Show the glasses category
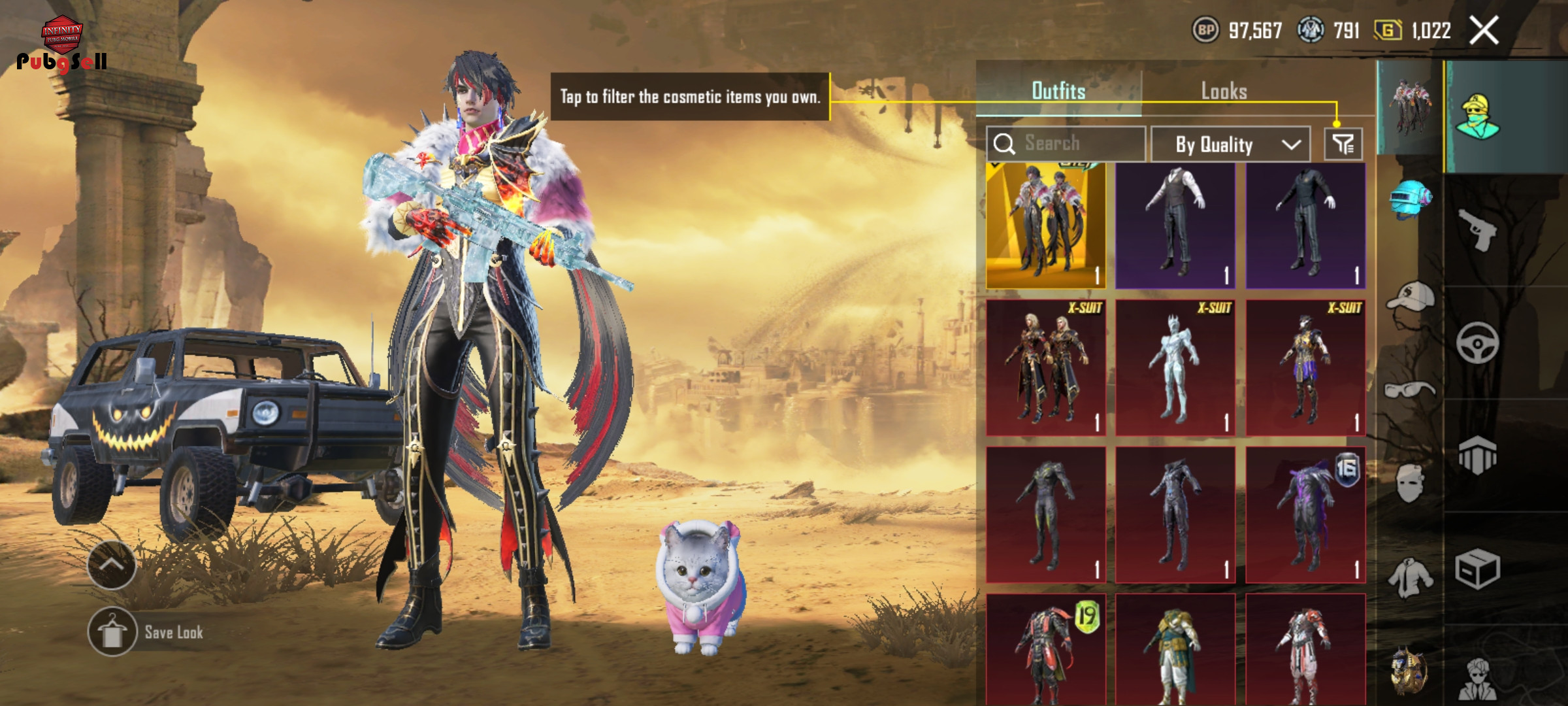This screenshot has width=1568, height=706. coord(1410,390)
